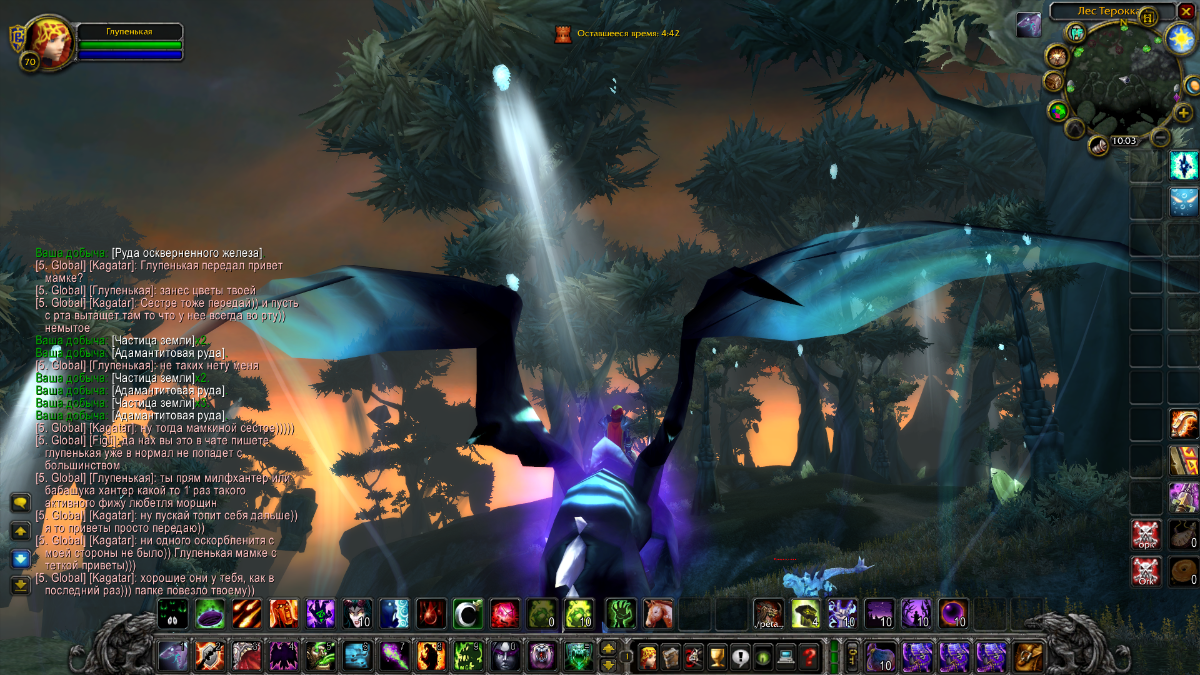Image resolution: width=1200 pixels, height=675 pixels.
Task: Switch action bar page with up arrow
Action: [x=608, y=648]
